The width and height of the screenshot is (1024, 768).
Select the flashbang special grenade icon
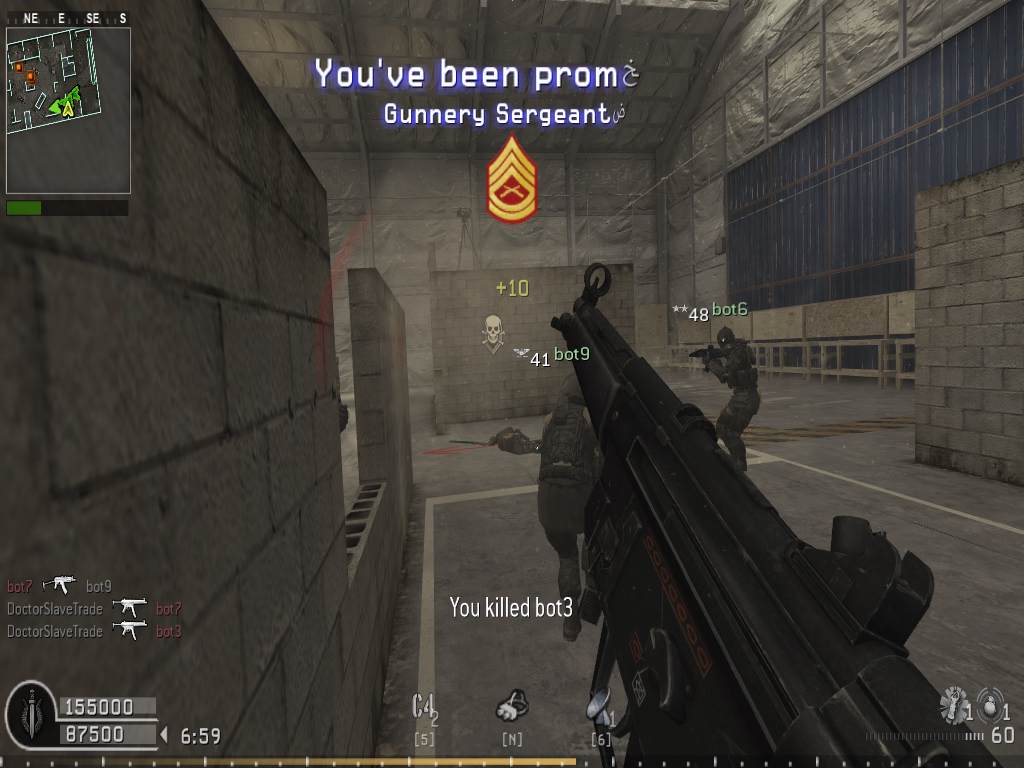pos(953,706)
